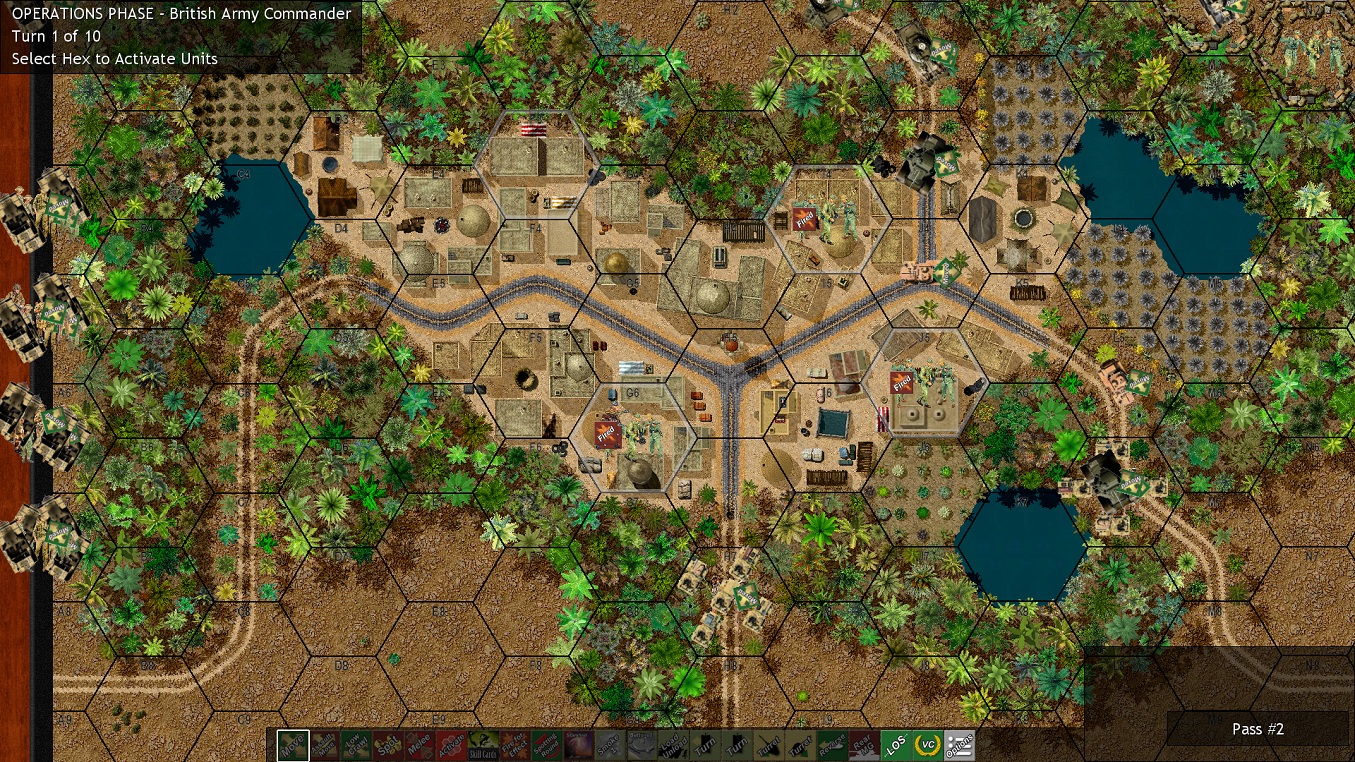Viewport: 1355px width, 762px height.
Task: Select the Spot command icon
Action: pos(387,746)
